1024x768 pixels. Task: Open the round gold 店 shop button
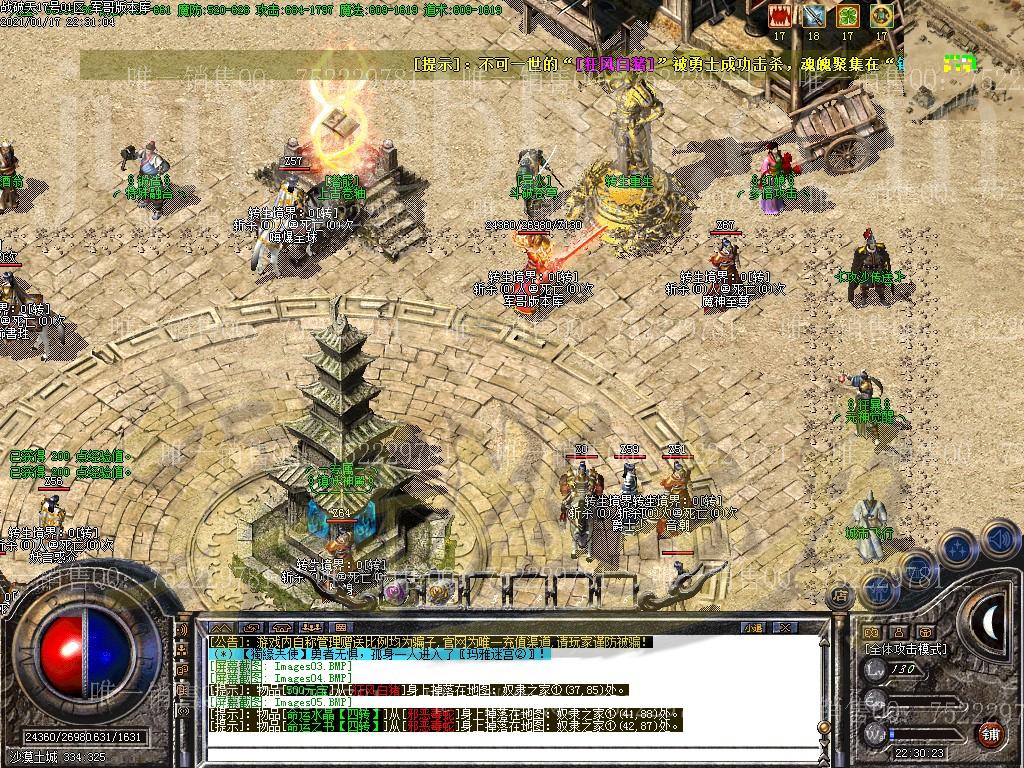pyautogui.click(x=841, y=597)
